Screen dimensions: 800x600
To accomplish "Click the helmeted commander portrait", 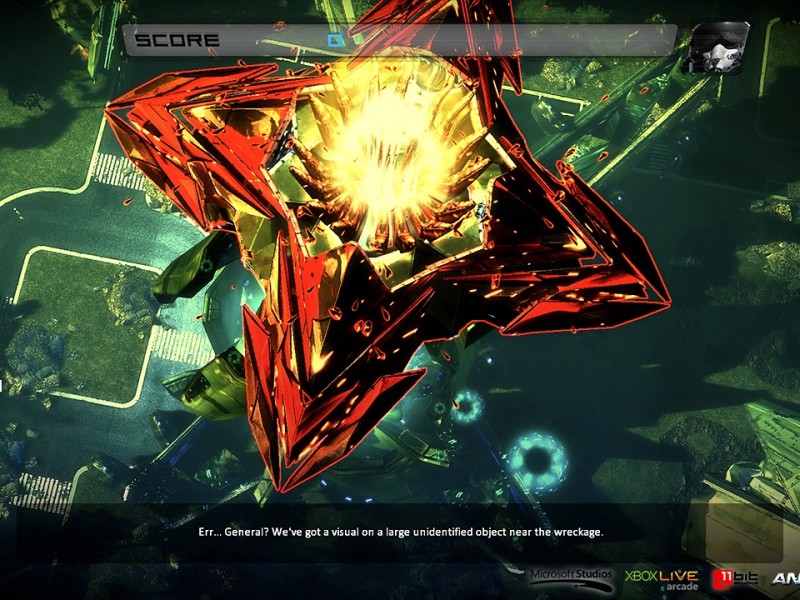I will click(716, 46).
